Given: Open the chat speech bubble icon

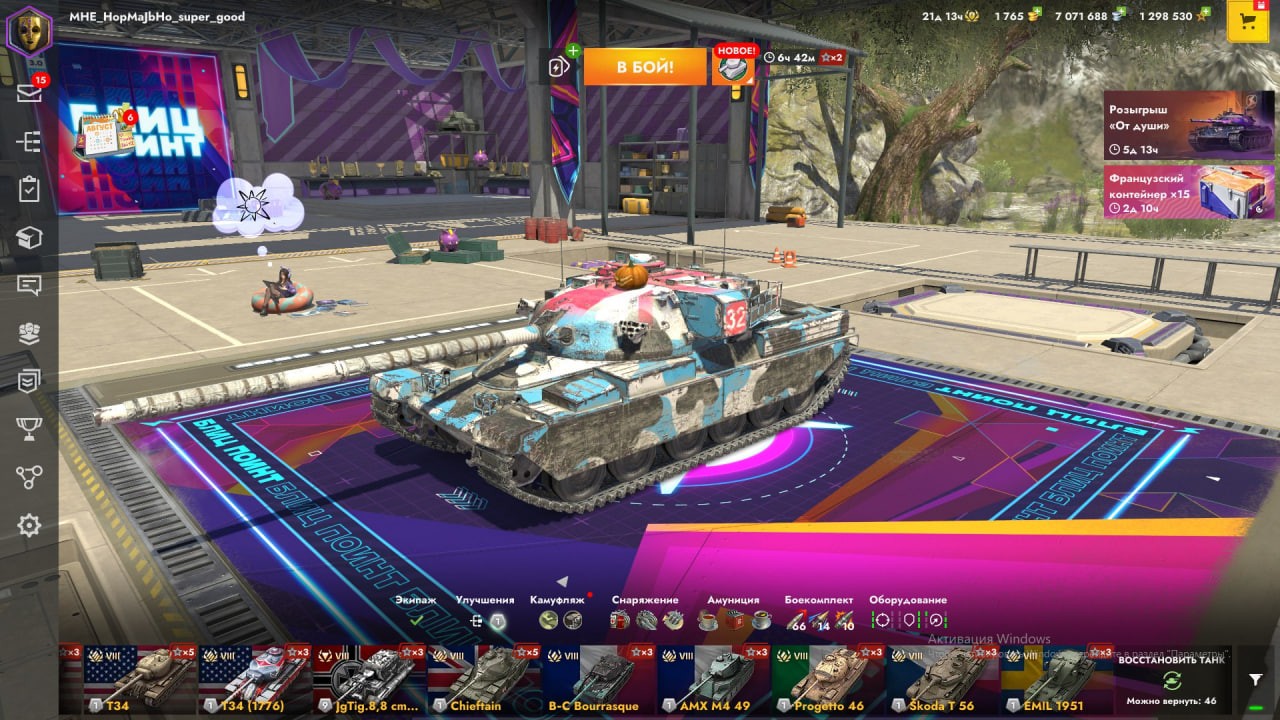Looking at the screenshot, I should [x=29, y=285].
